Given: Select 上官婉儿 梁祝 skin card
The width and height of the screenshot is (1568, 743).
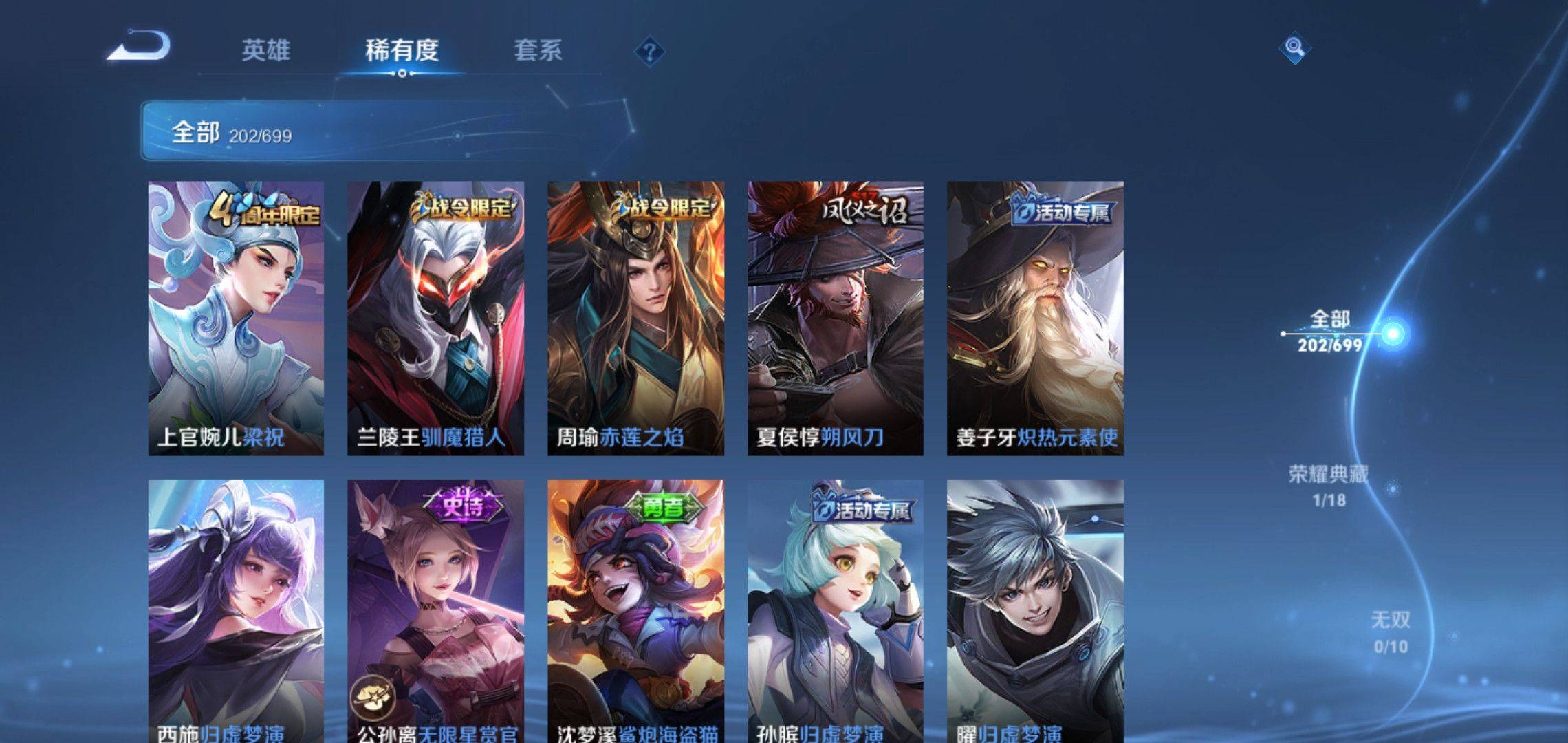Looking at the screenshot, I should point(236,318).
